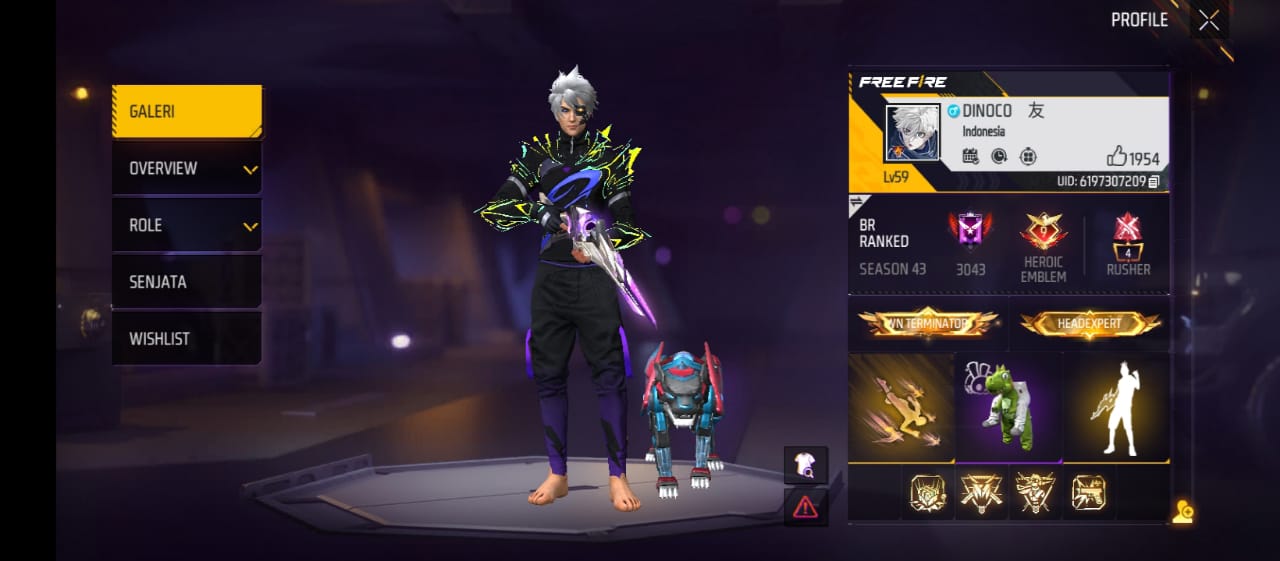Add the player as a friend
The height and width of the screenshot is (561, 1280).
coord(1183,512)
